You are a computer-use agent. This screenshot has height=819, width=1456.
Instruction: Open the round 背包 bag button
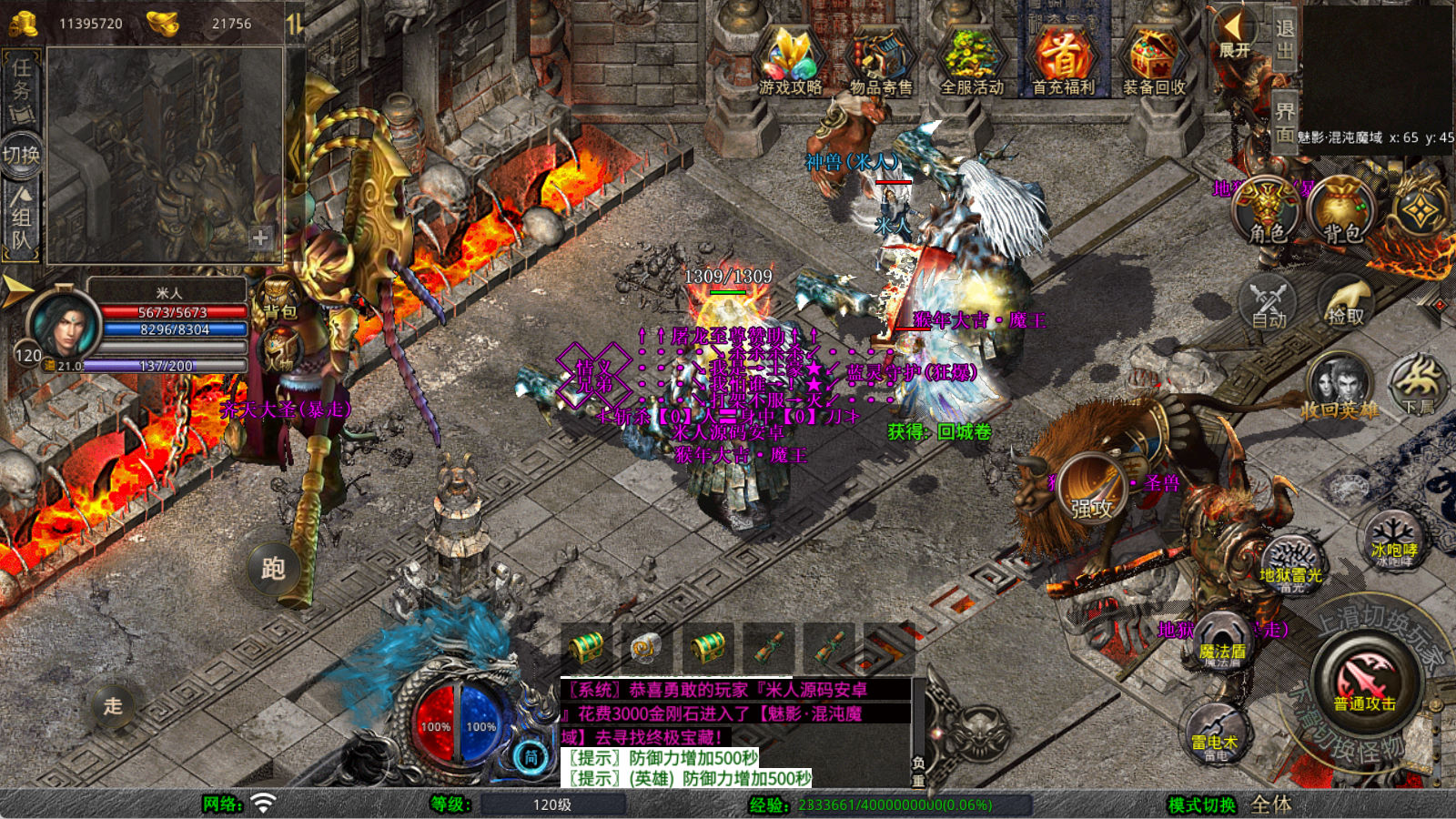point(1341,211)
